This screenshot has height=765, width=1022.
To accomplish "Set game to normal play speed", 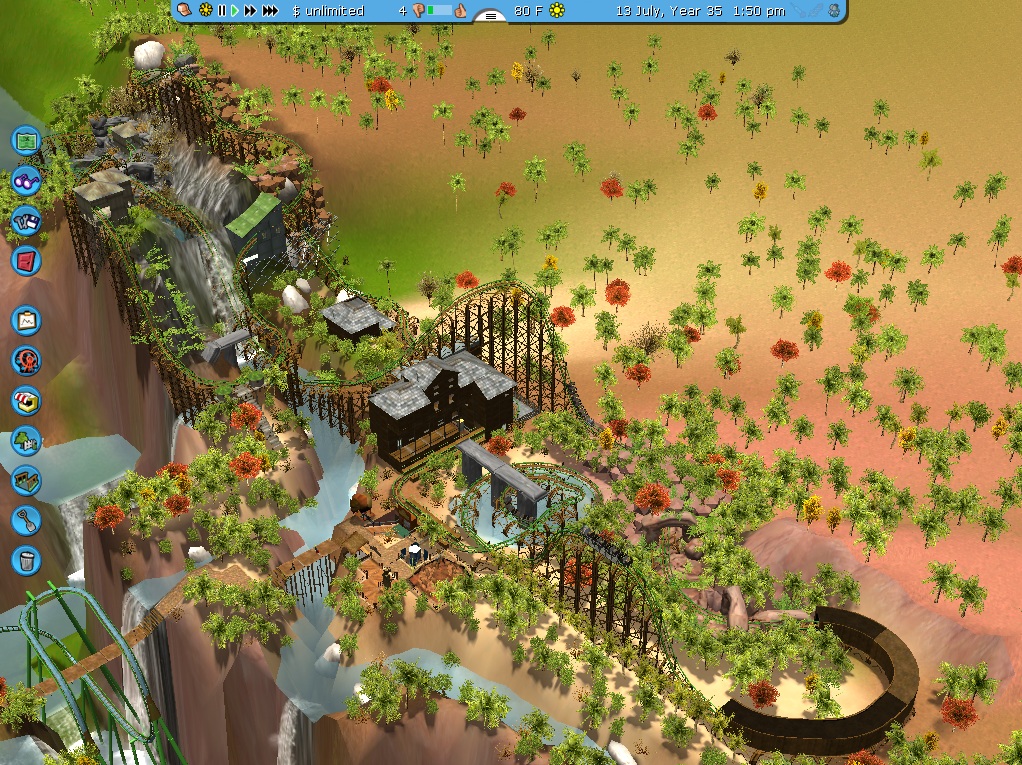I will click(235, 11).
